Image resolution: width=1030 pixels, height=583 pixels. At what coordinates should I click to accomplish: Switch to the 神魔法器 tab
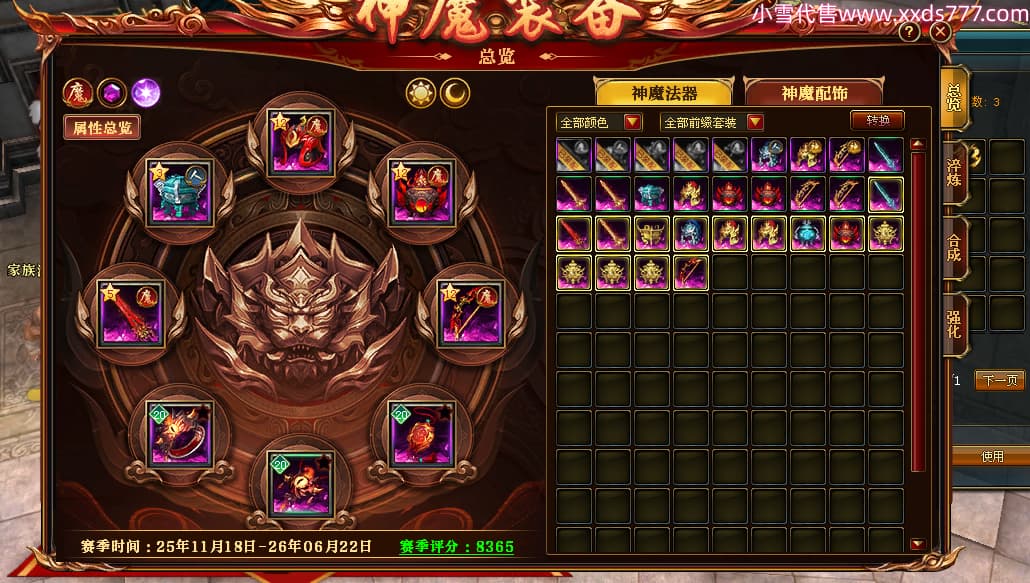point(664,93)
